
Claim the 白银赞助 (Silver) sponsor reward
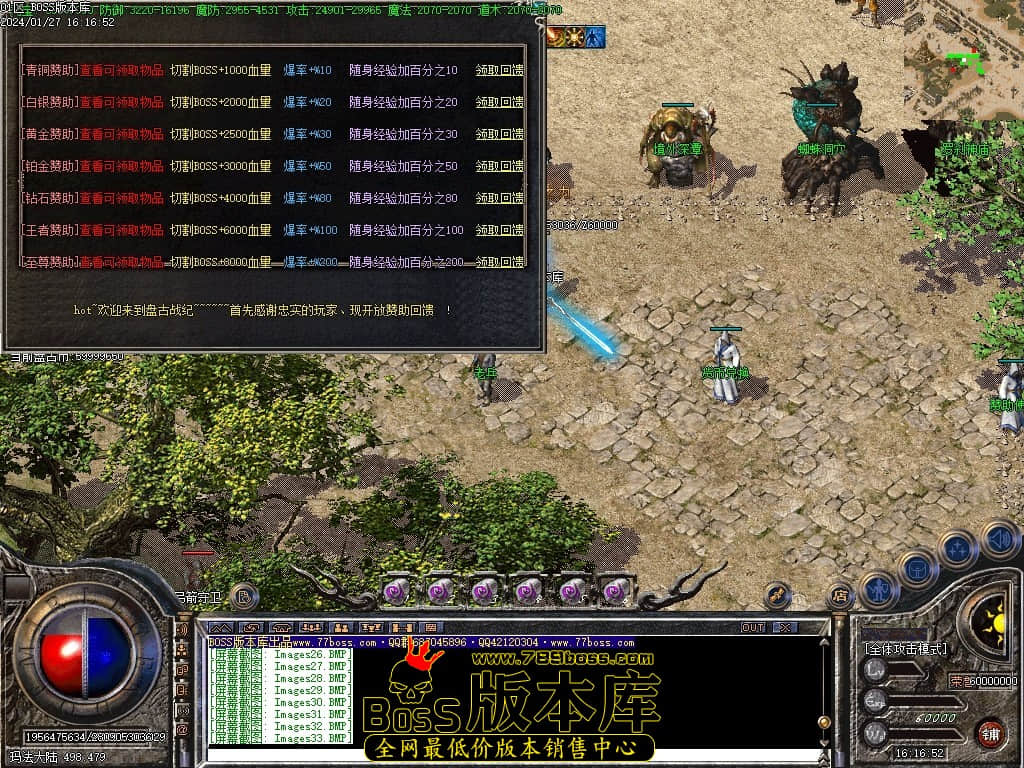tap(499, 103)
